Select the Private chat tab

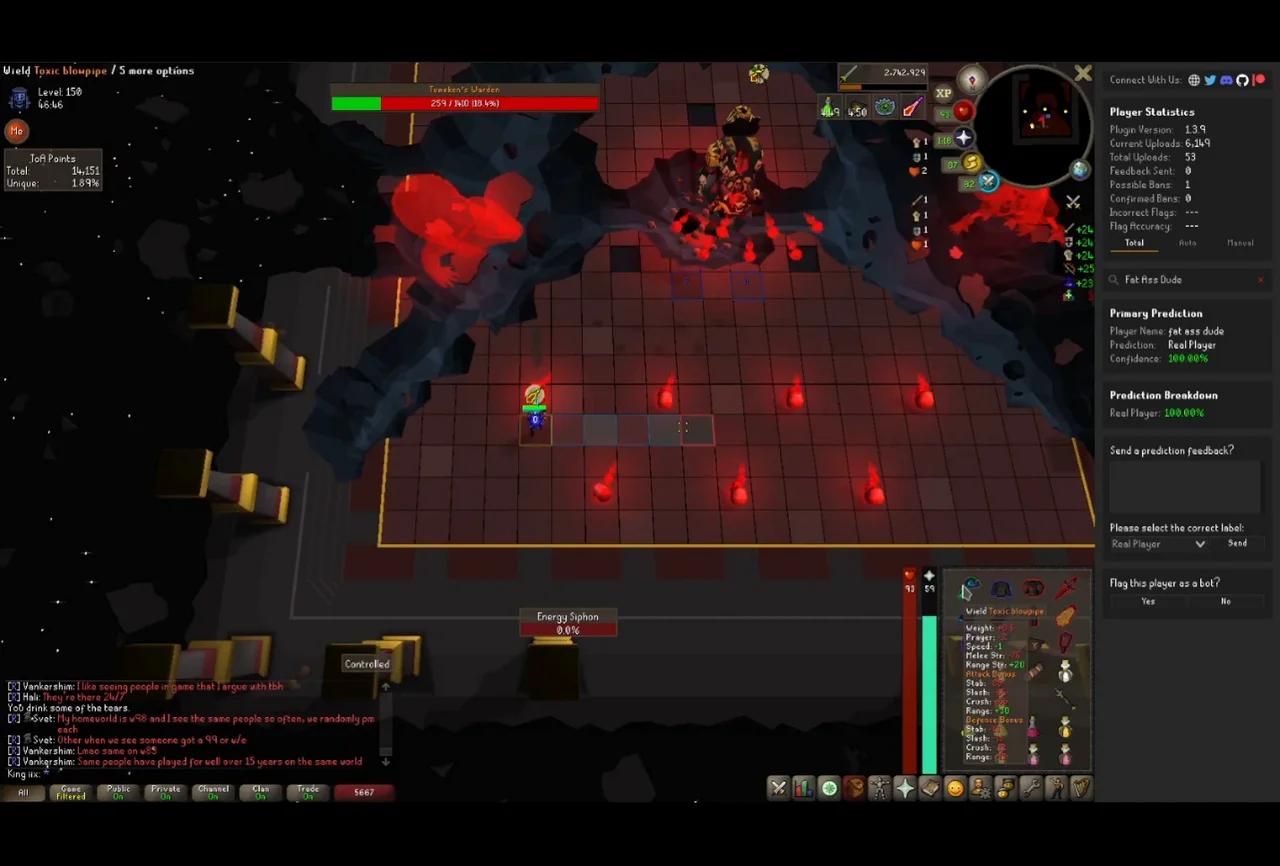point(166,792)
